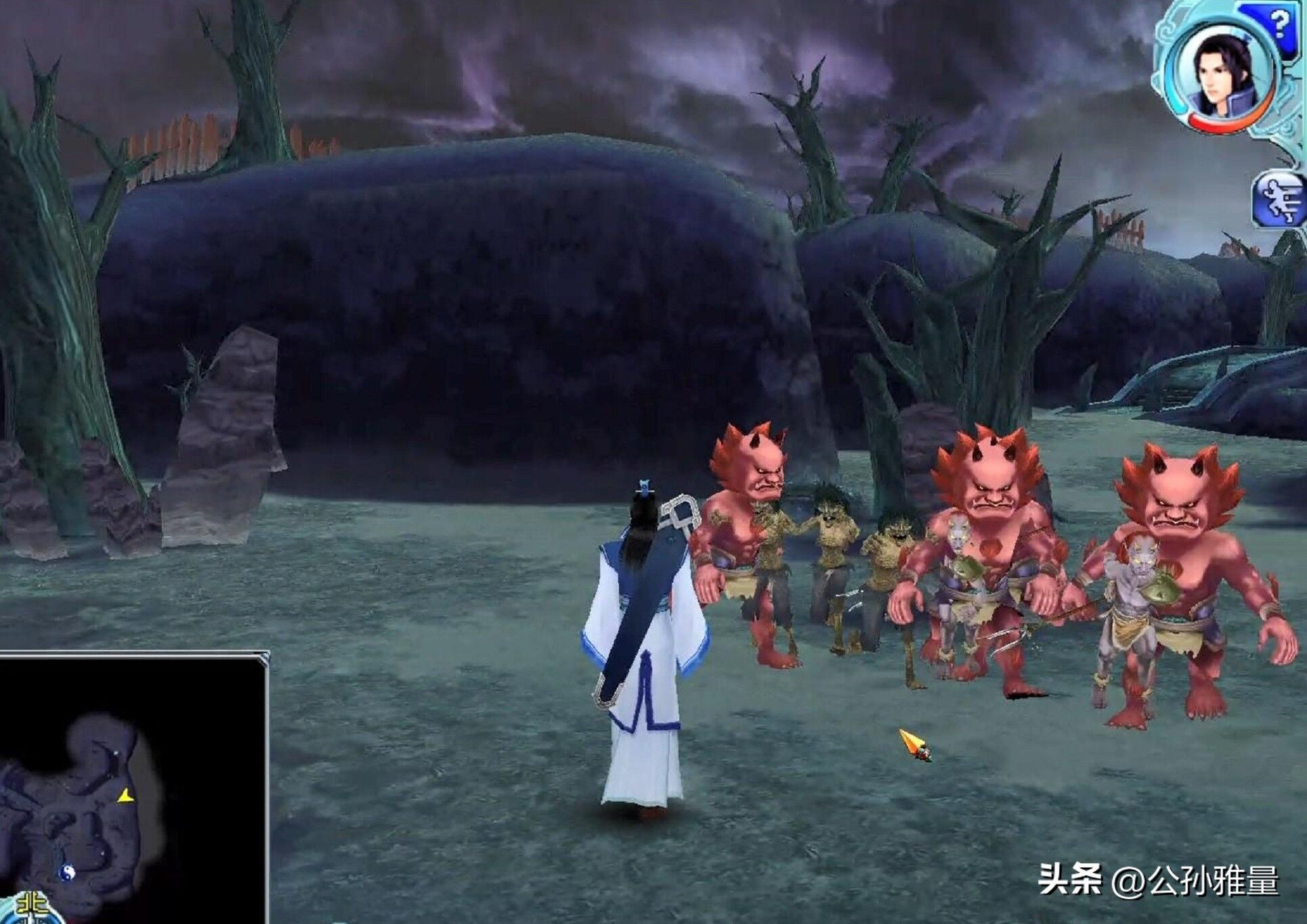1307x924 pixels.
Task: Select the yin-yang marker on the minimap
Action: (x=66, y=873)
